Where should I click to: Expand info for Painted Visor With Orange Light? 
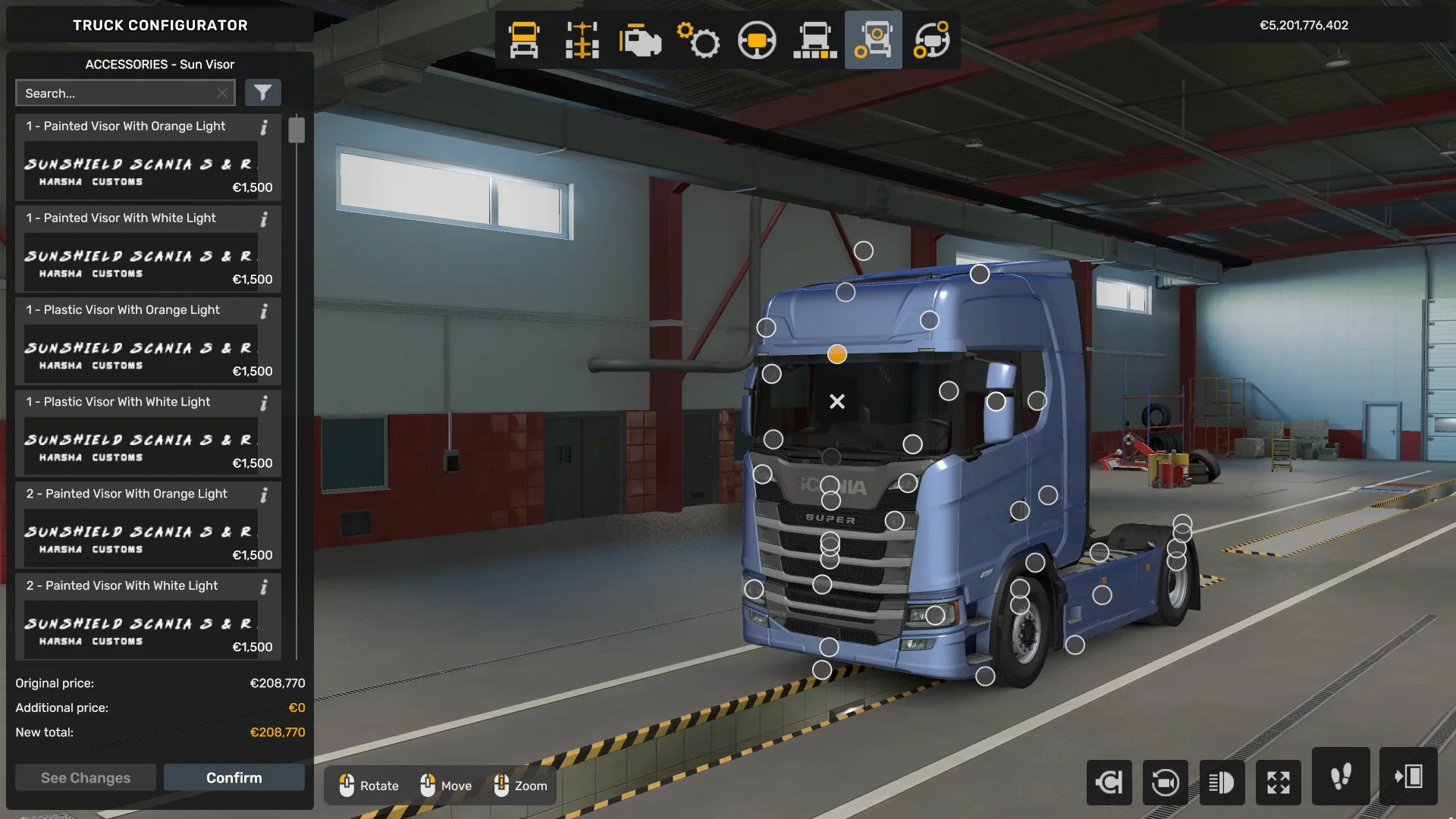[x=264, y=128]
